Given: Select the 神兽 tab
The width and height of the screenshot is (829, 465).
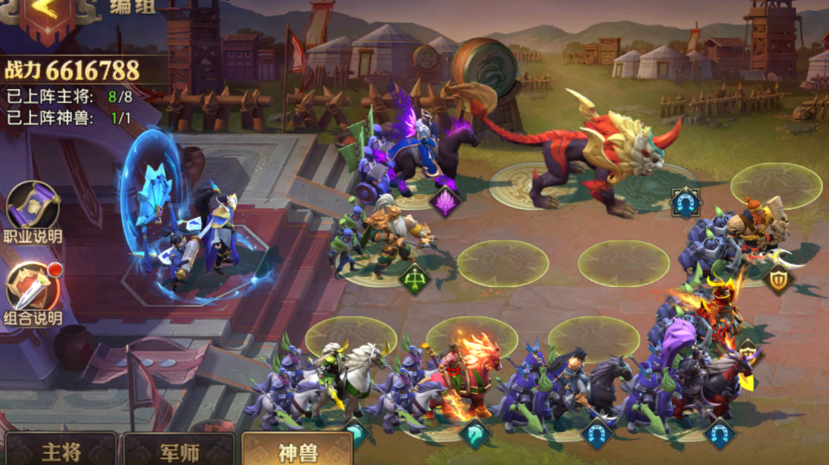Looking at the screenshot, I should coord(296,449).
